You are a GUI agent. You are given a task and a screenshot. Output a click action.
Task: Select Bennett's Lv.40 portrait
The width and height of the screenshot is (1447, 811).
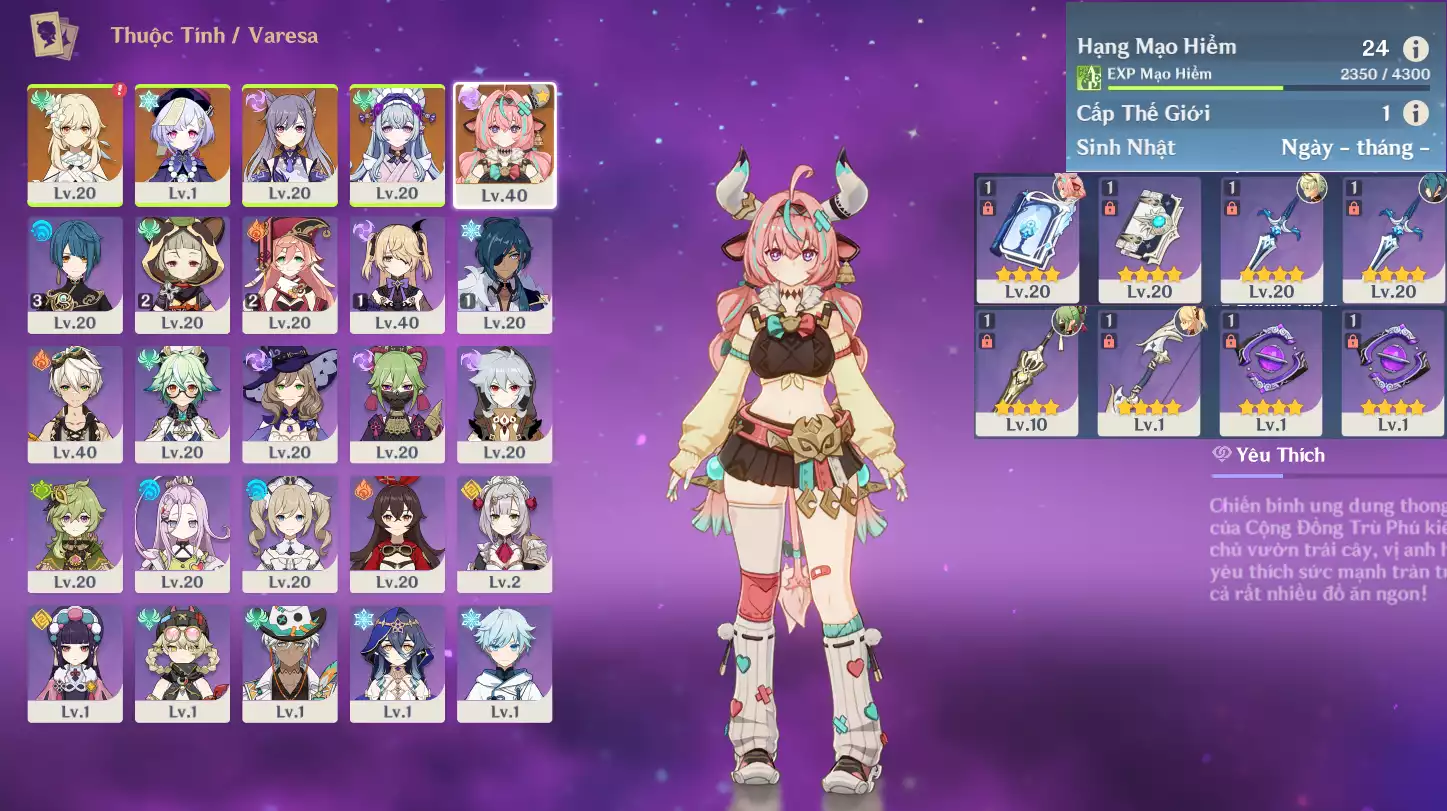pos(75,403)
